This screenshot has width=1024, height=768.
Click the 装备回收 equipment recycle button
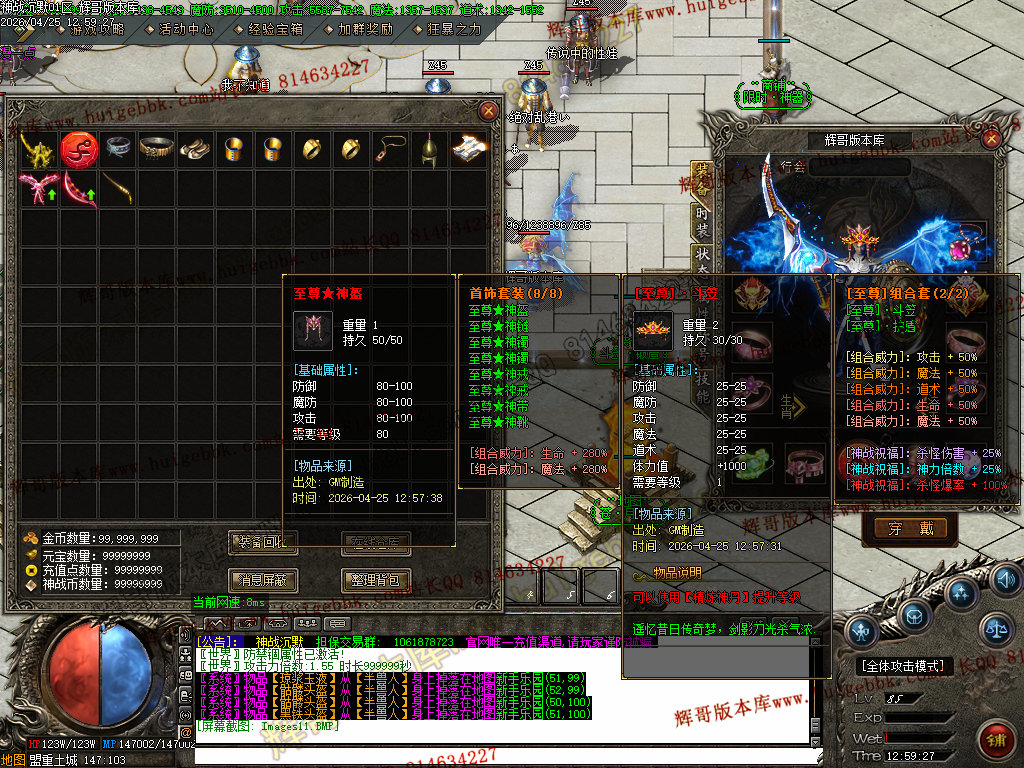(263, 543)
